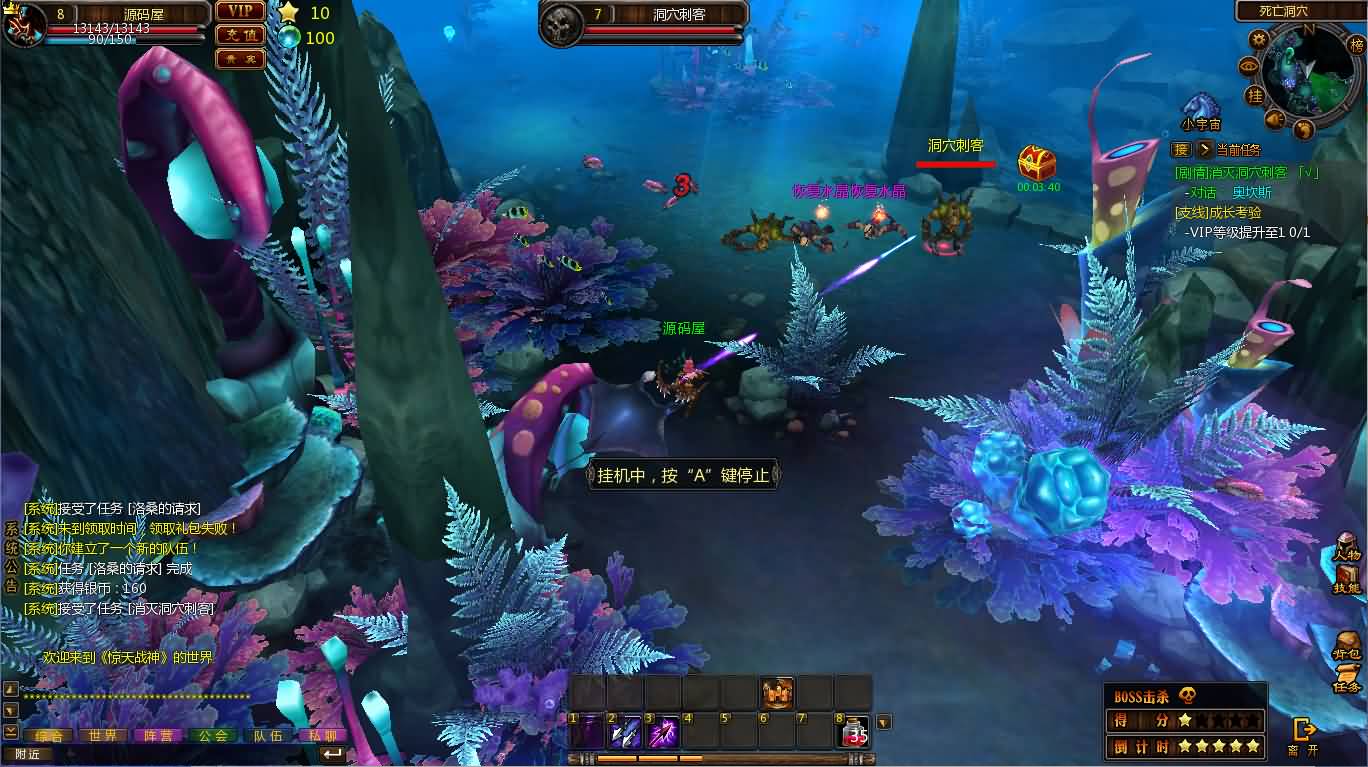The width and height of the screenshot is (1368, 767).
Task: Use the potion in hotbar slot 8
Action: pos(853,732)
